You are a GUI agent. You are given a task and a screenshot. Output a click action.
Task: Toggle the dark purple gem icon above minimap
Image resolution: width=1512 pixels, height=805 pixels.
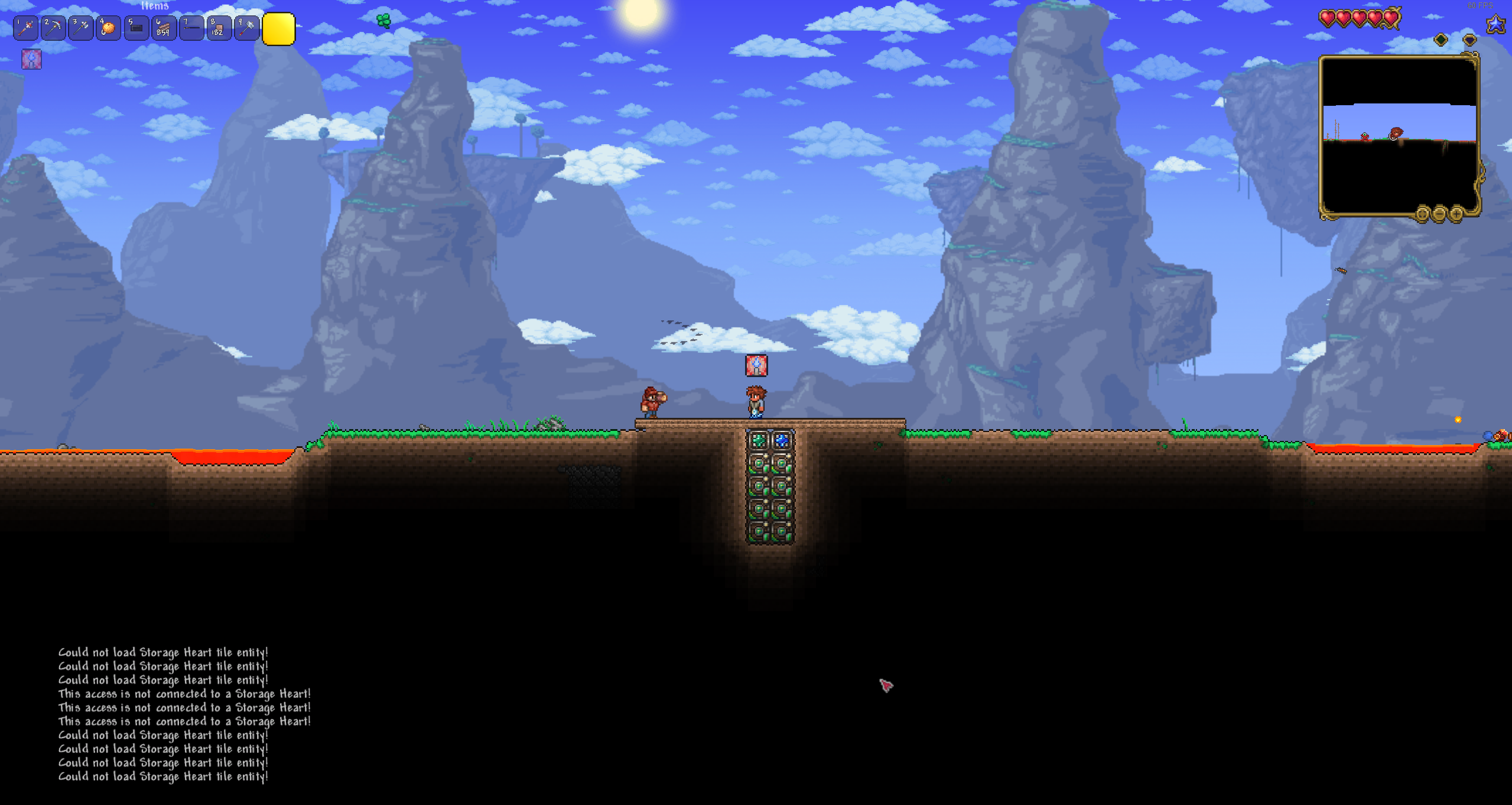(1469, 40)
